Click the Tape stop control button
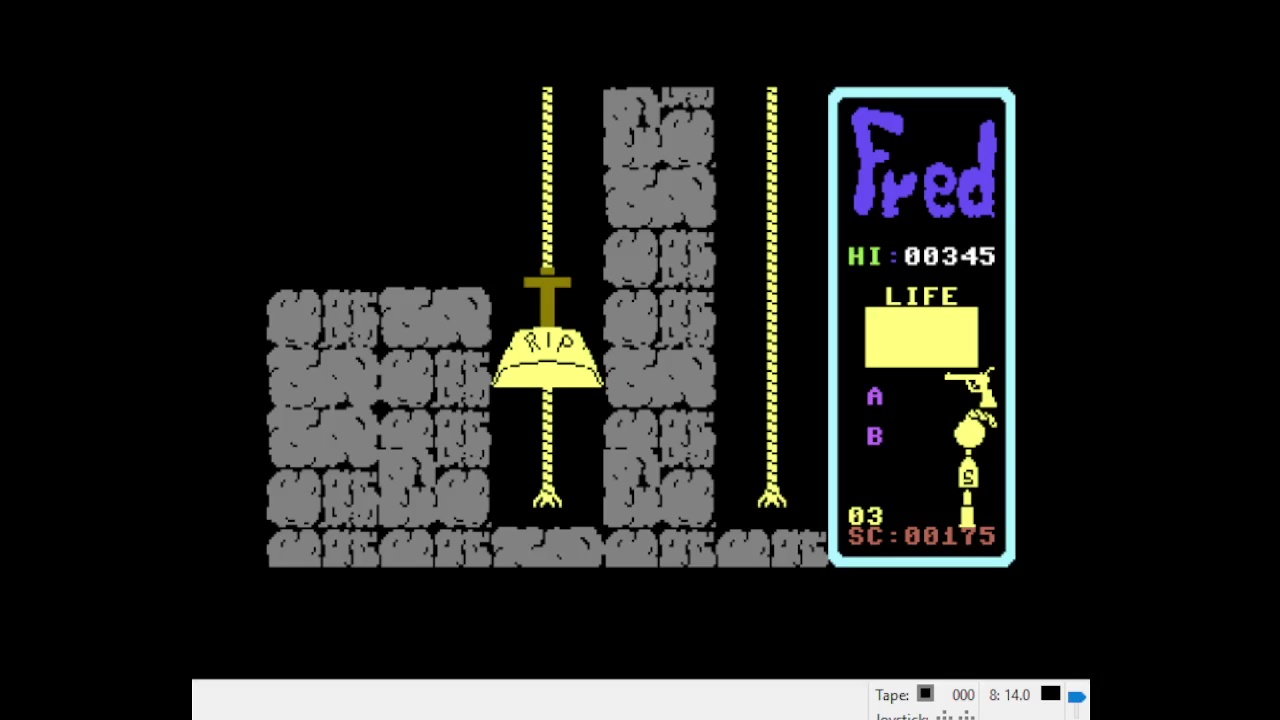Screen dimensions: 1280x720 (925, 694)
